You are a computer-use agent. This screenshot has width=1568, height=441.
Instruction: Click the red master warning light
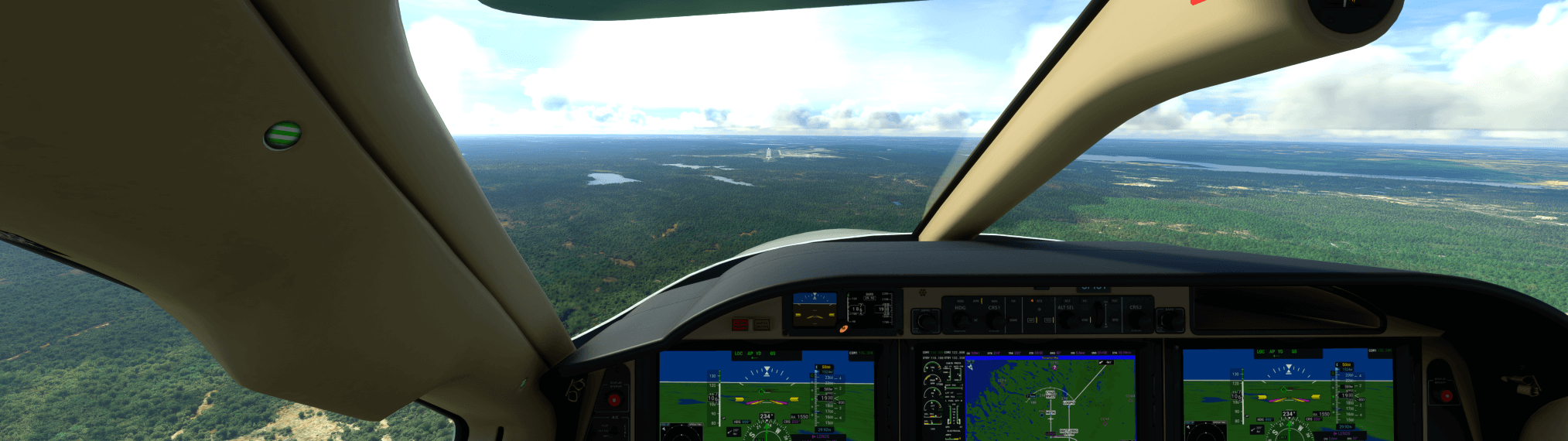coord(740,324)
